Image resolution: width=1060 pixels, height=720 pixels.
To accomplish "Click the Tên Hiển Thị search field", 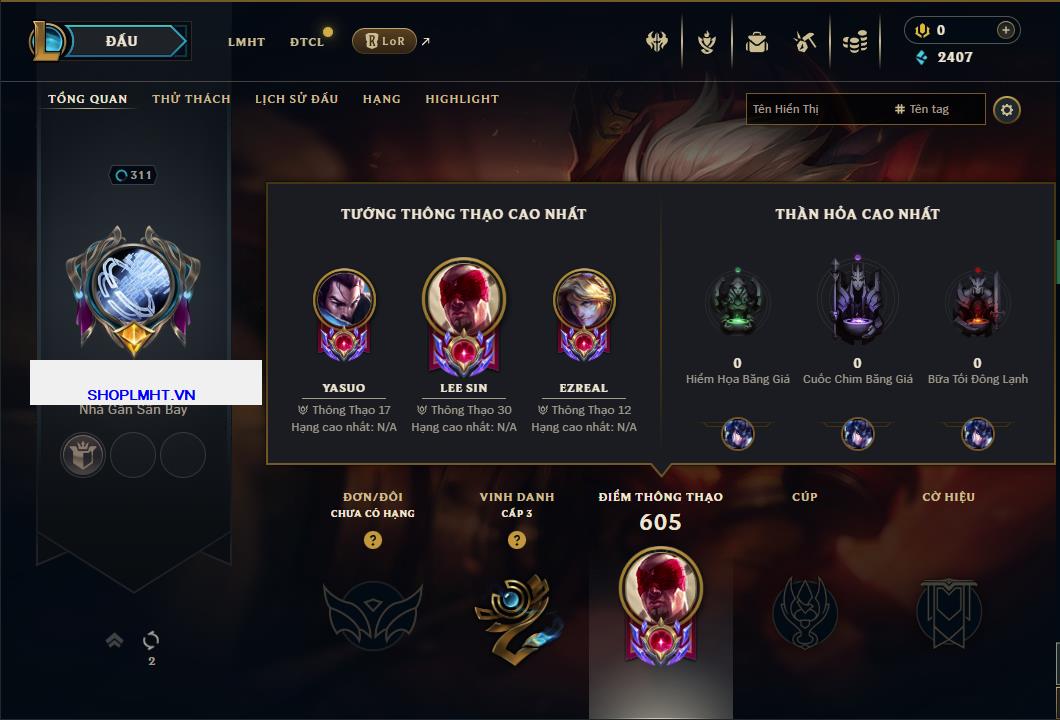I will (815, 109).
